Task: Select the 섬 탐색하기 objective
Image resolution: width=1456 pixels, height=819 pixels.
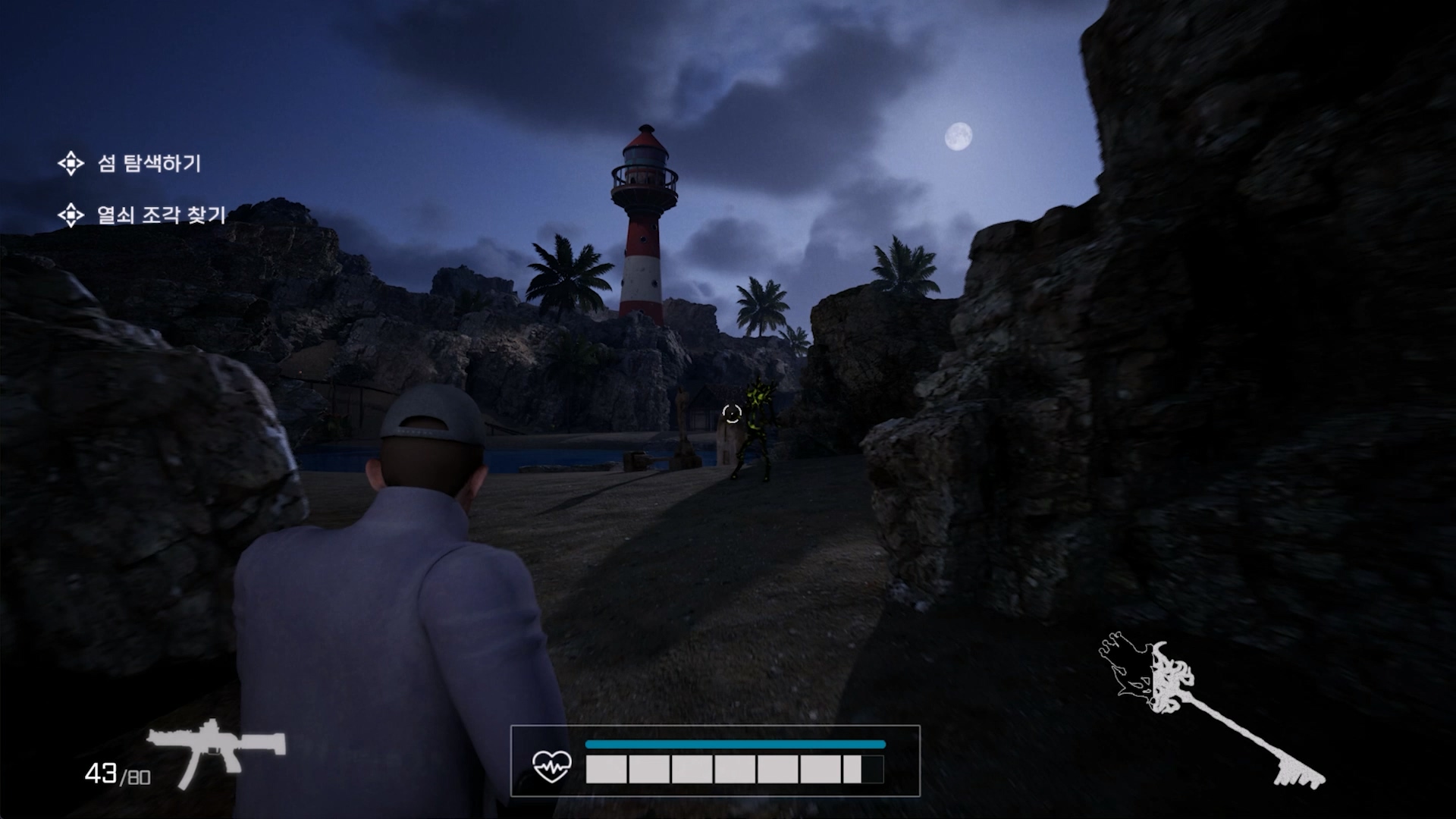Action: click(x=149, y=163)
